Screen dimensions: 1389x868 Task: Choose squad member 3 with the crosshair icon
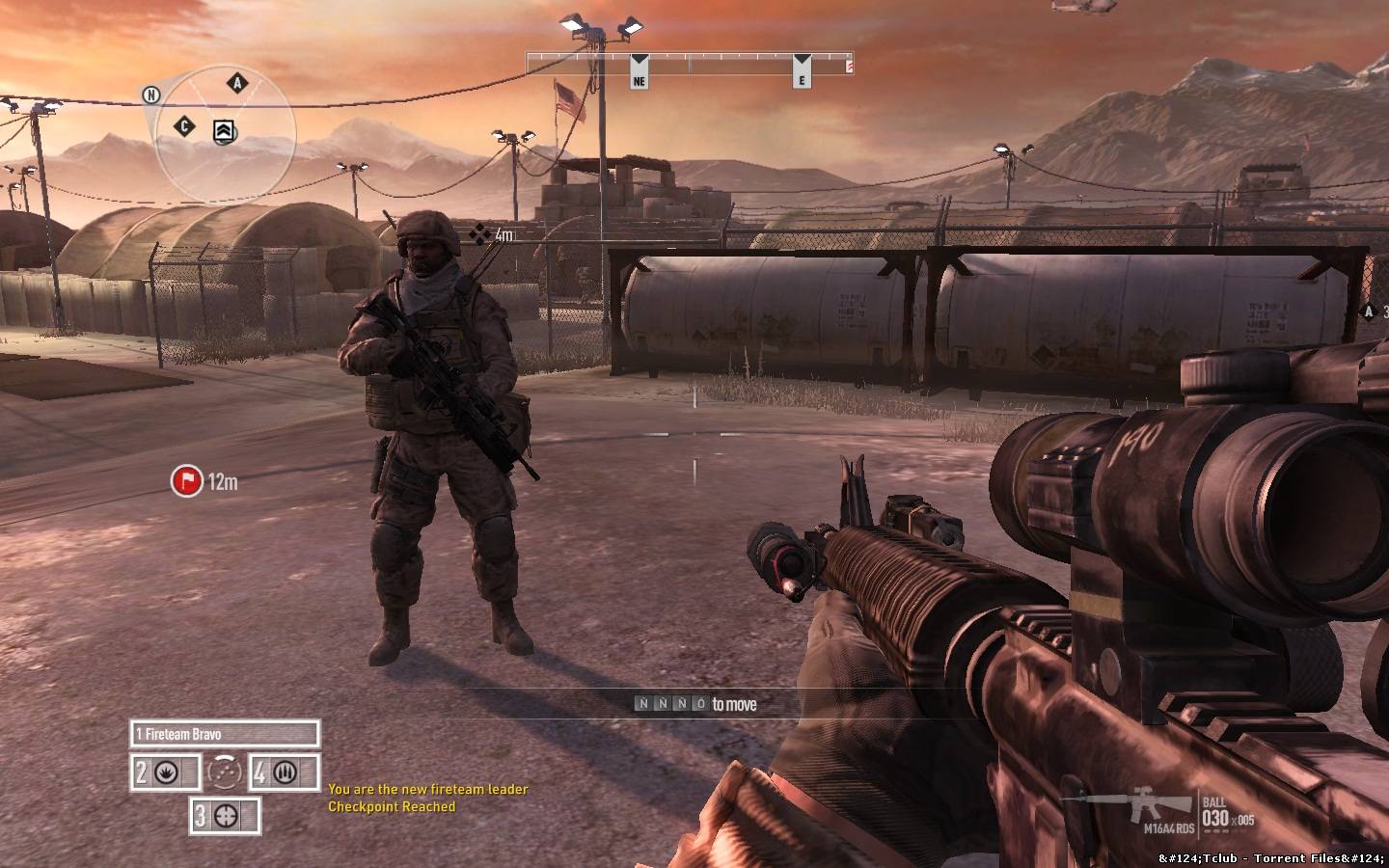[x=226, y=816]
